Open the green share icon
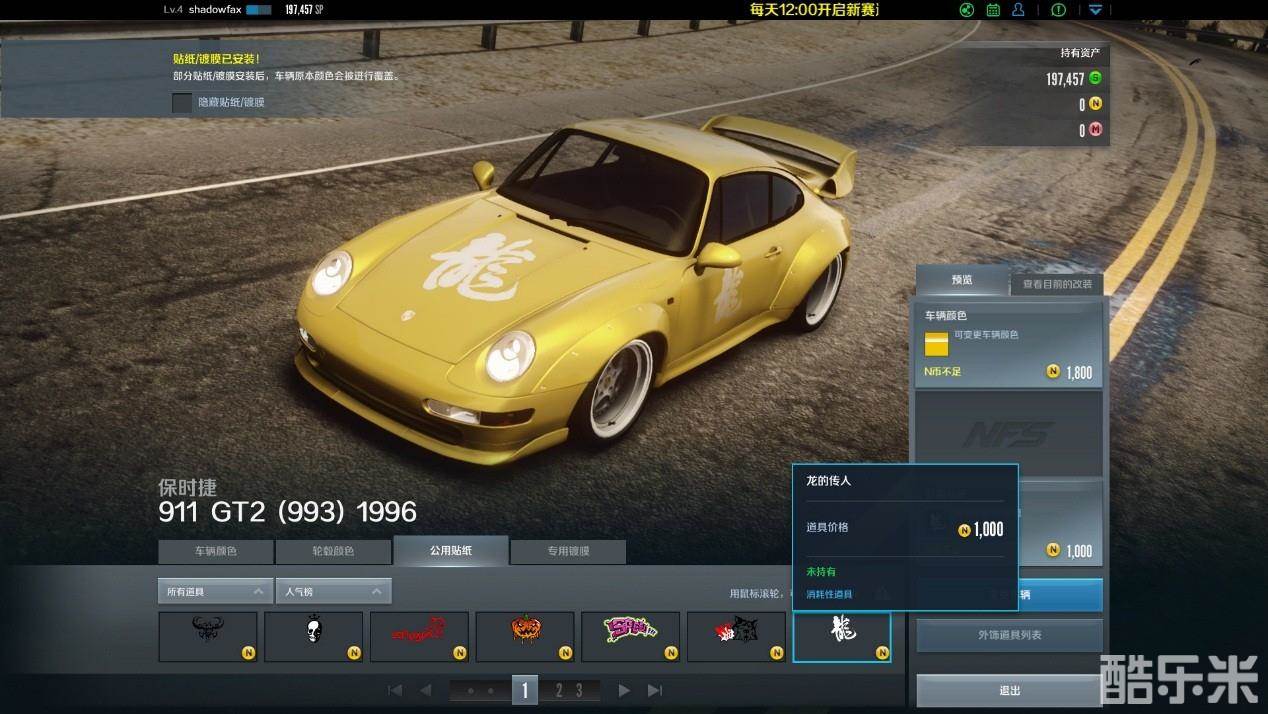Image resolution: width=1268 pixels, height=714 pixels. click(x=967, y=10)
